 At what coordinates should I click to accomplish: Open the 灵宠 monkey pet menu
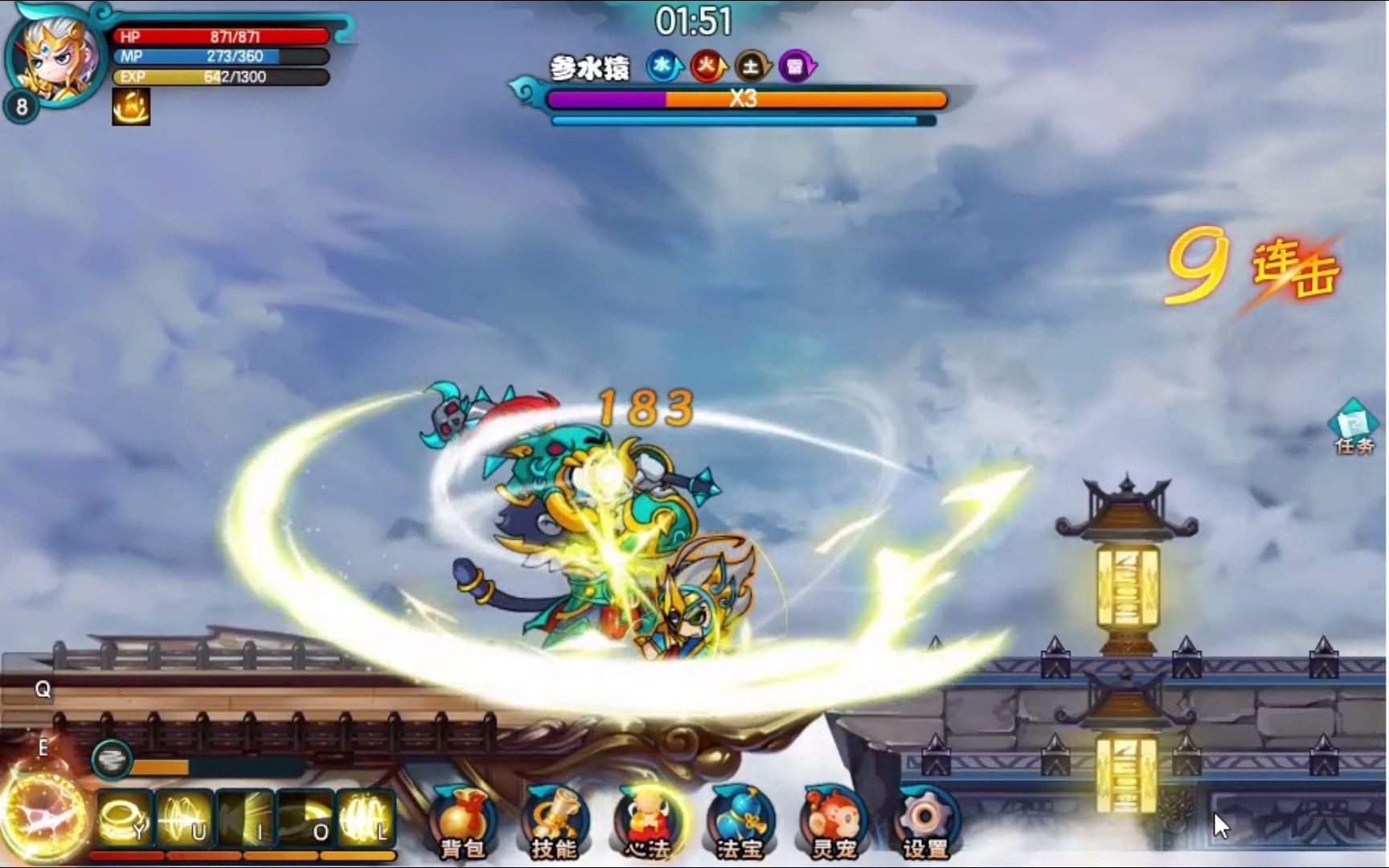coord(833,821)
